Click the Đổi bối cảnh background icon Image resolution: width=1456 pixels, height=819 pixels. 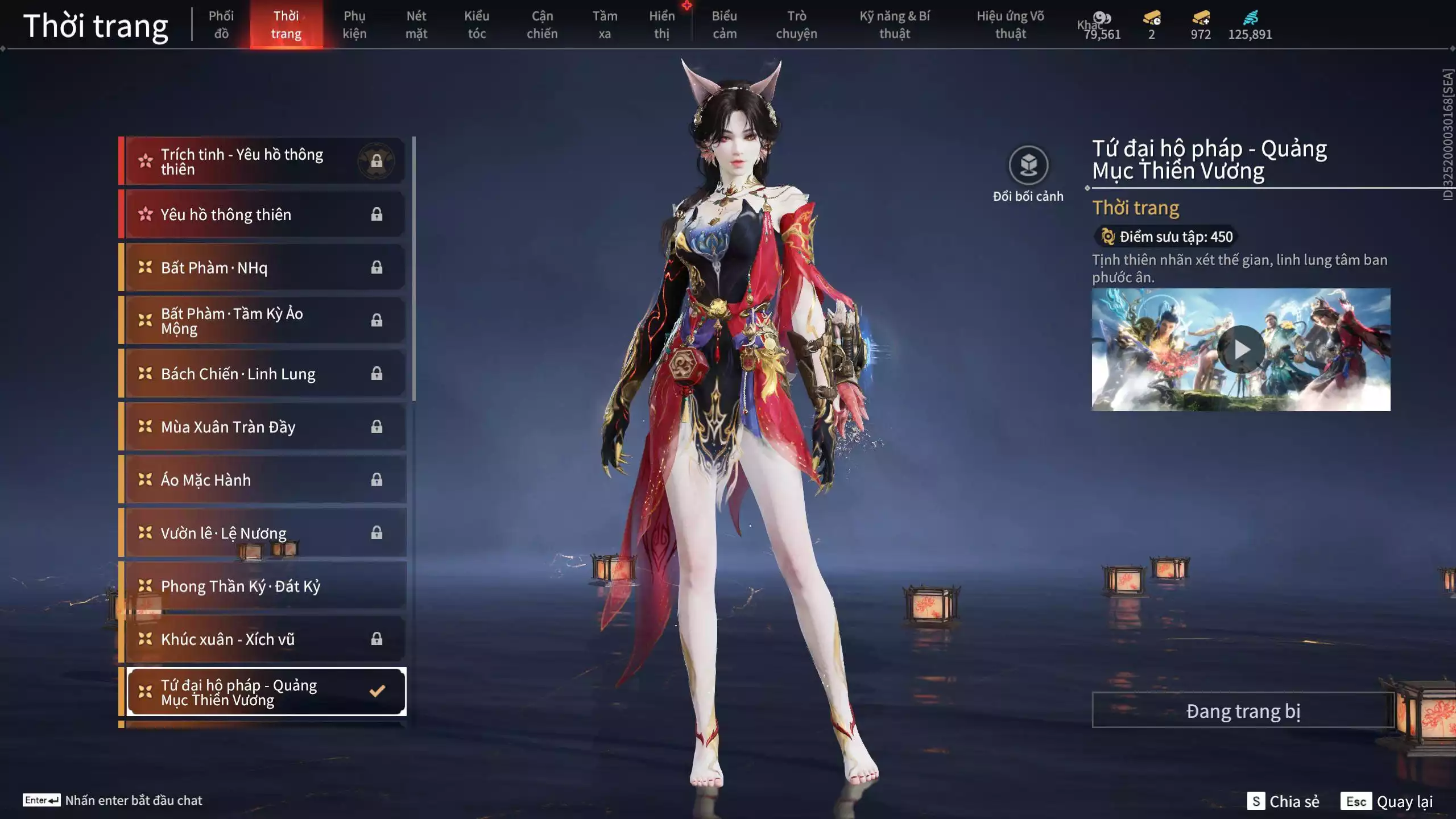pyautogui.click(x=1028, y=166)
